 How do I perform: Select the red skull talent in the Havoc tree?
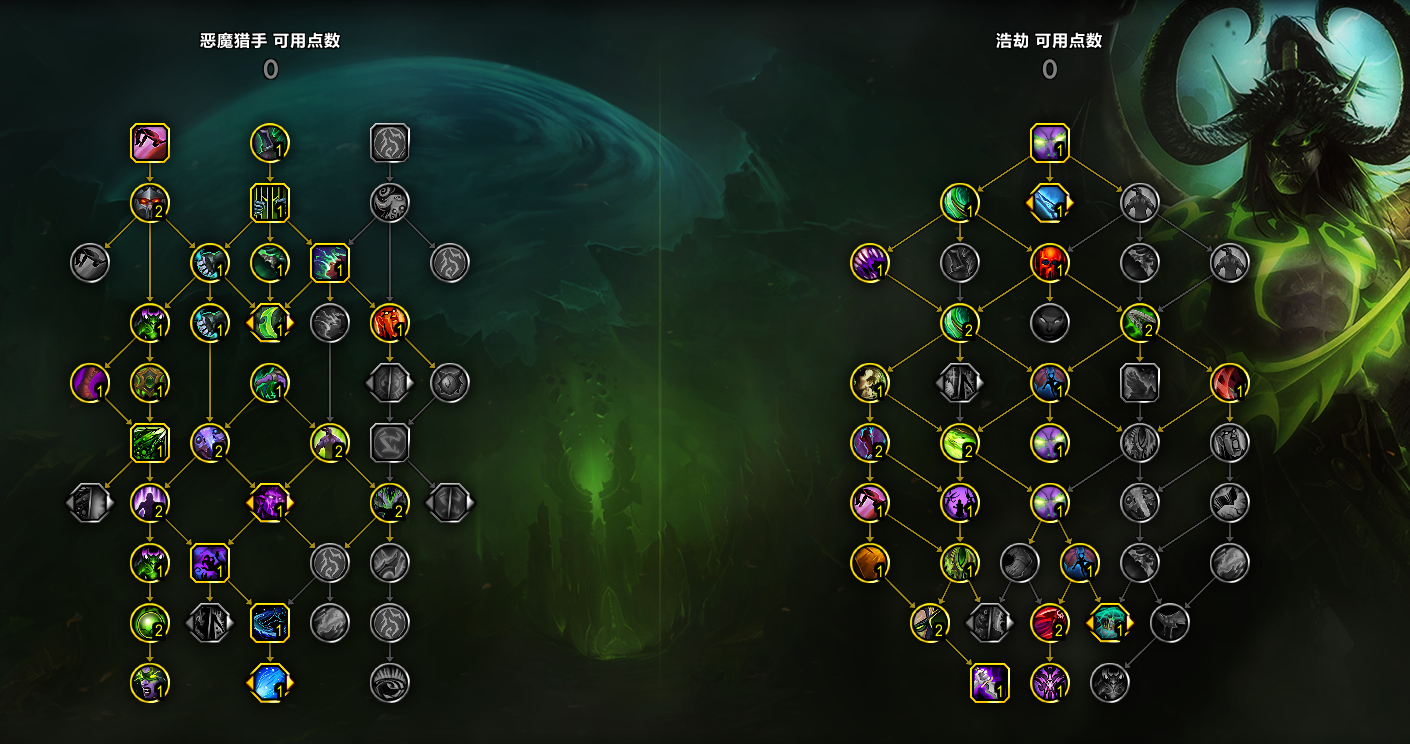1049,263
